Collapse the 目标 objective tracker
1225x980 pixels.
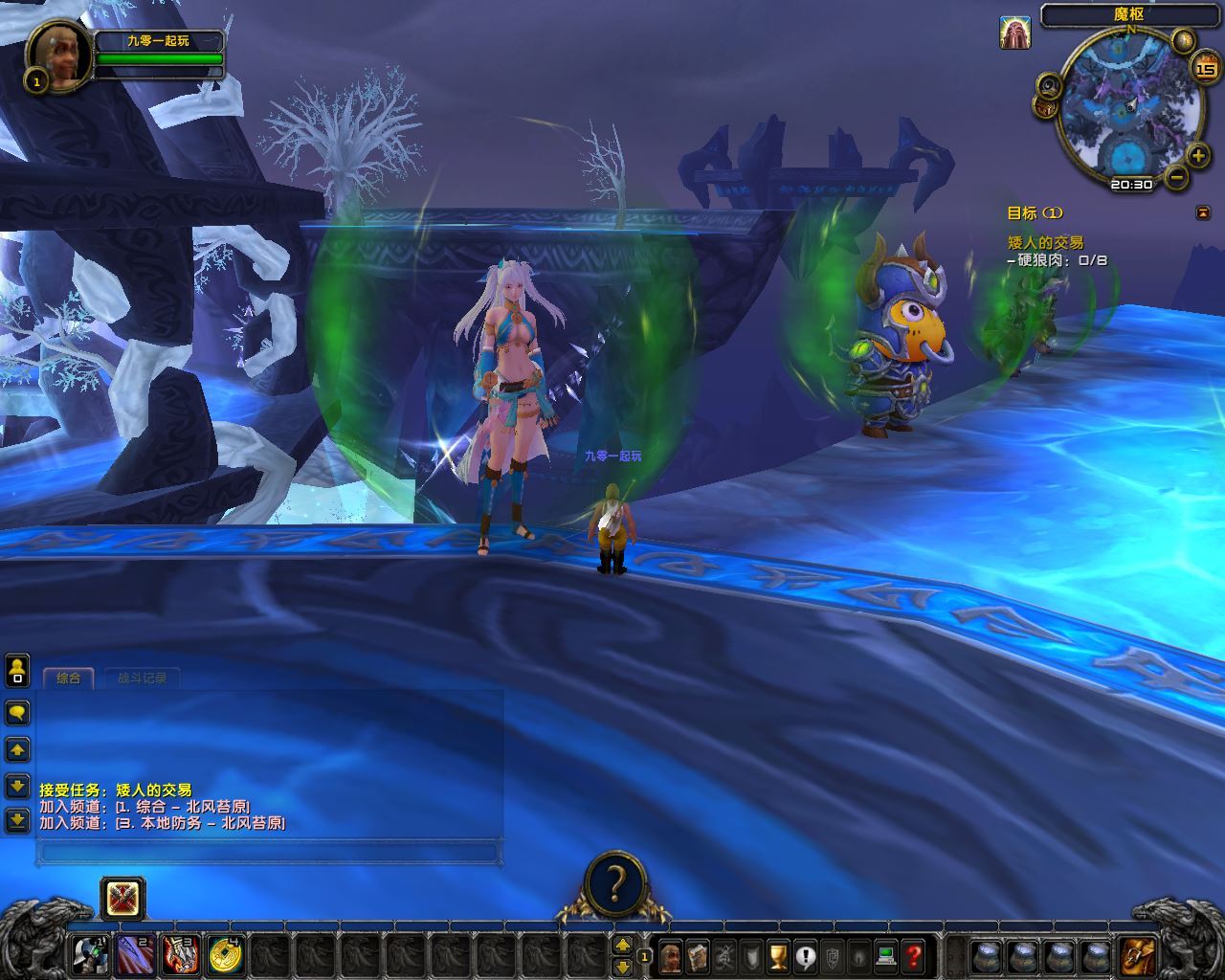coord(1202,212)
